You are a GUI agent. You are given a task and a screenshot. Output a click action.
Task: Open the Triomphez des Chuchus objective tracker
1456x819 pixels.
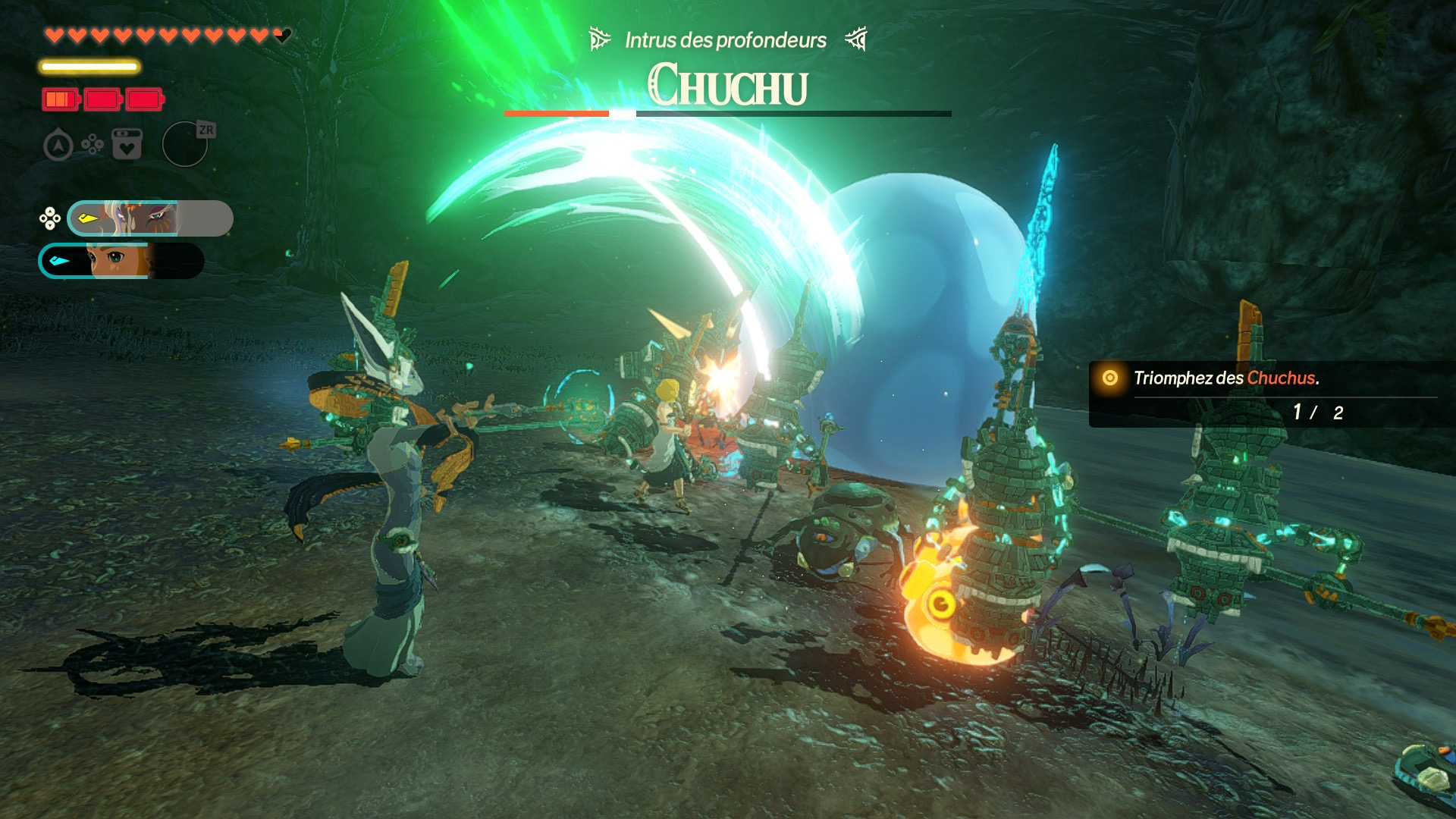pyautogui.click(x=1263, y=394)
